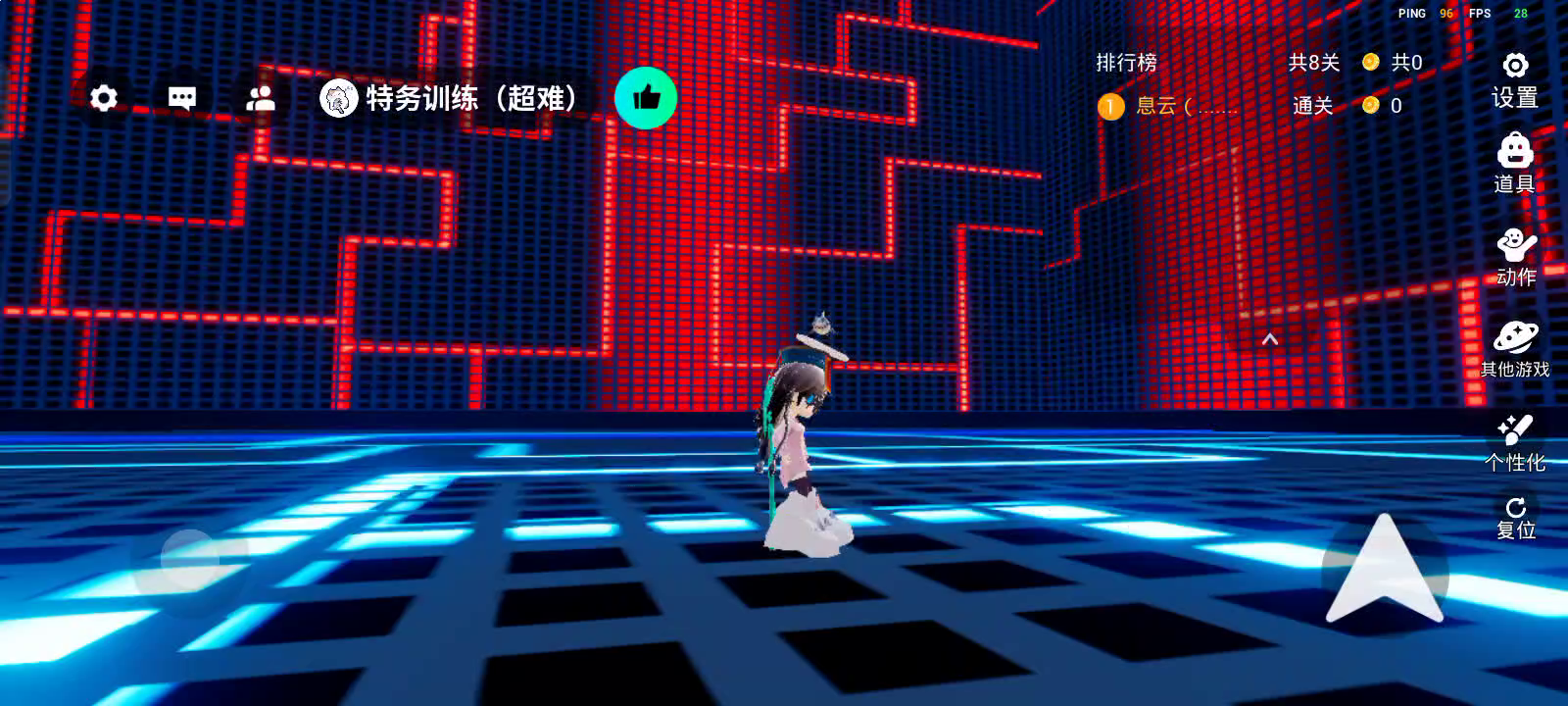Open the chat bubble icon
The image size is (1568, 706).
(182, 98)
